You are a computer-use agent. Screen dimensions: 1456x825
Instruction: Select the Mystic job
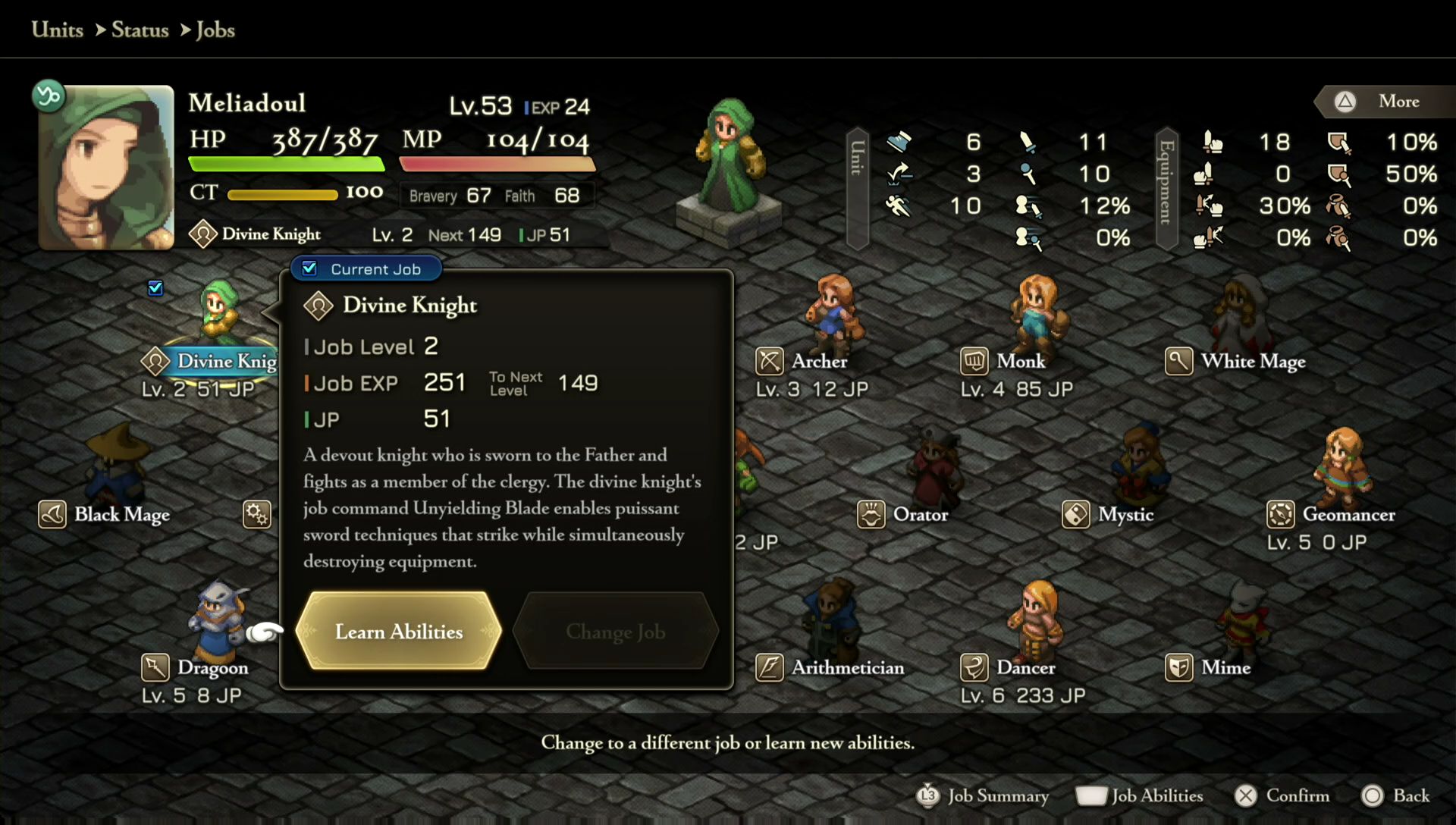point(1125,514)
